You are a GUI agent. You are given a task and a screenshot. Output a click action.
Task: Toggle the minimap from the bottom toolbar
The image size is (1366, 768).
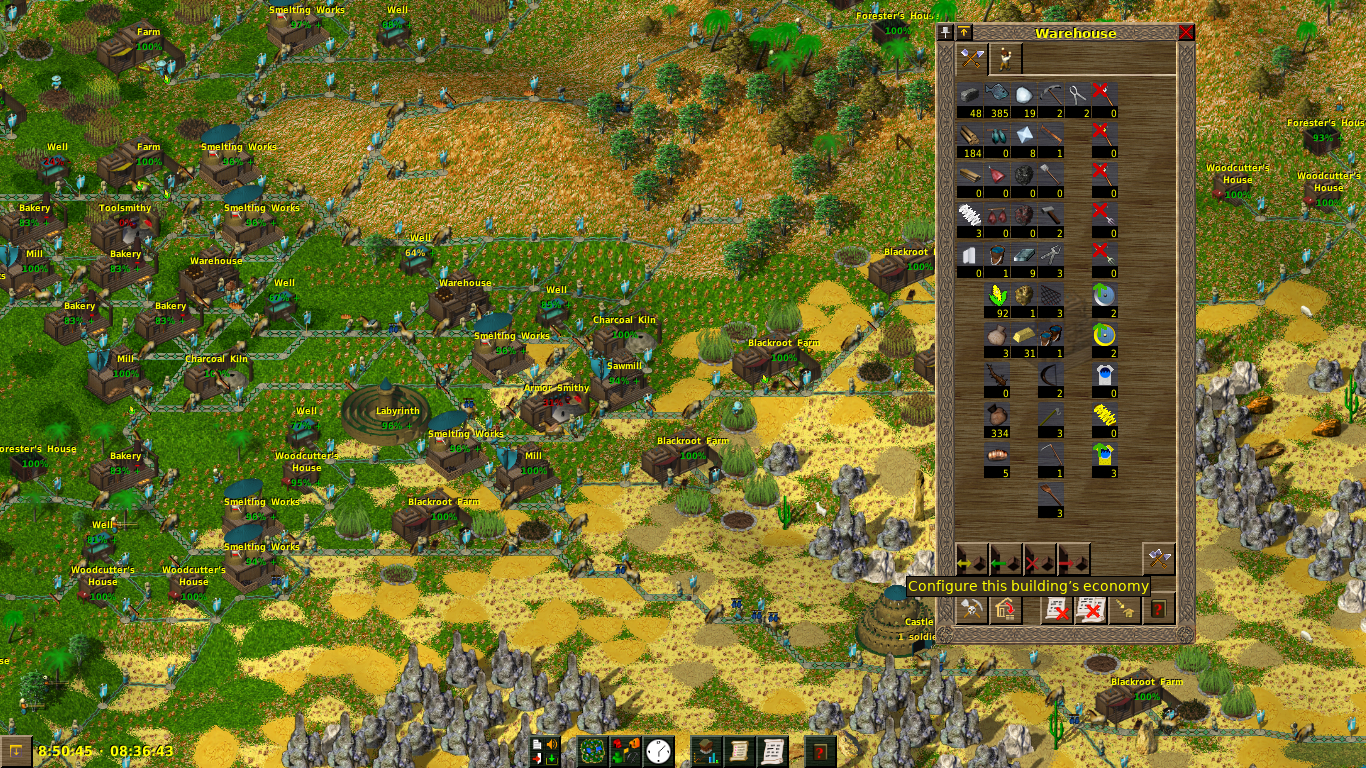pyautogui.click(x=593, y=751)
